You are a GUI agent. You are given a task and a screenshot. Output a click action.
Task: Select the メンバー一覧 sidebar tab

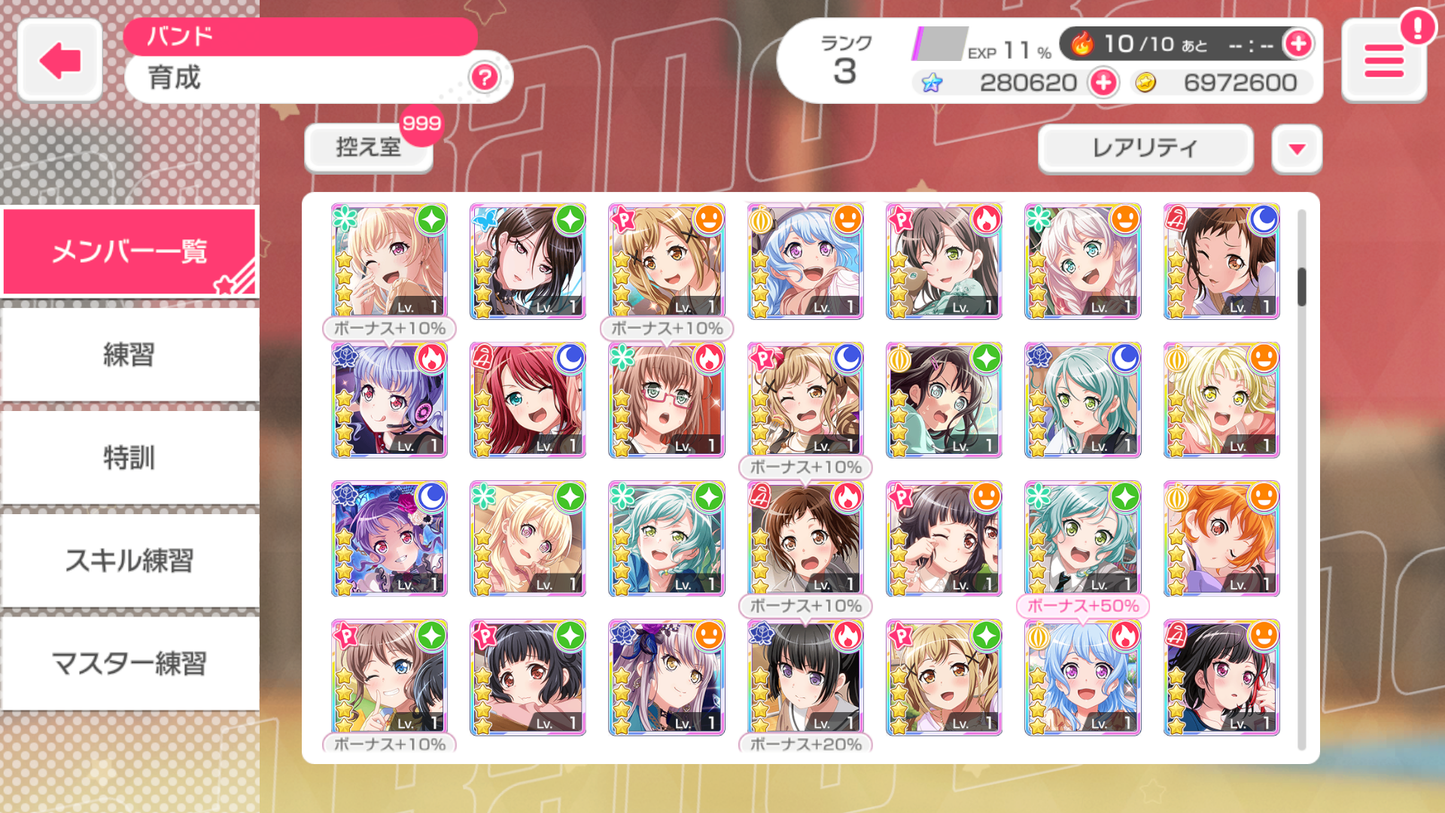click(x=129, y=251)
